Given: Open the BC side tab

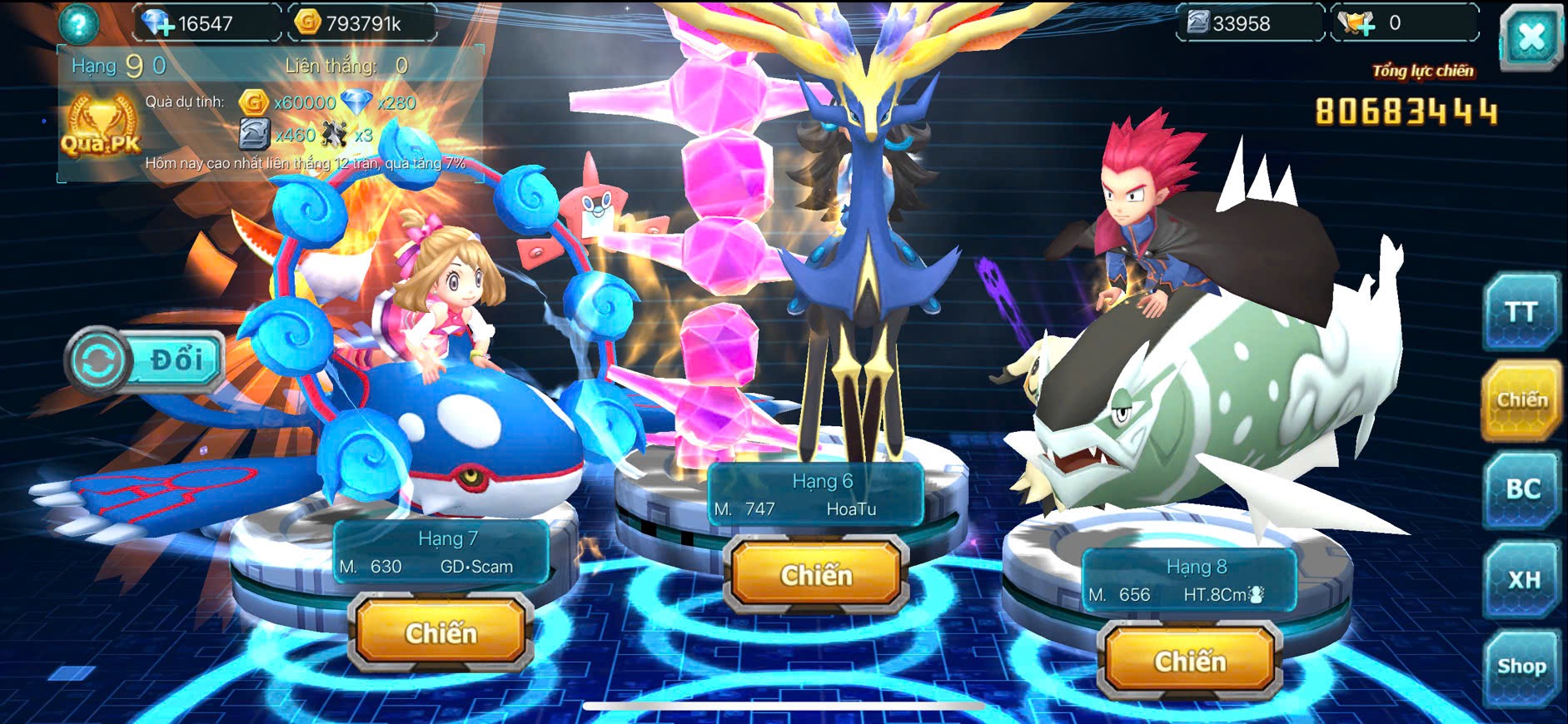Looking at the screenshot, I should pos(1522,488).
